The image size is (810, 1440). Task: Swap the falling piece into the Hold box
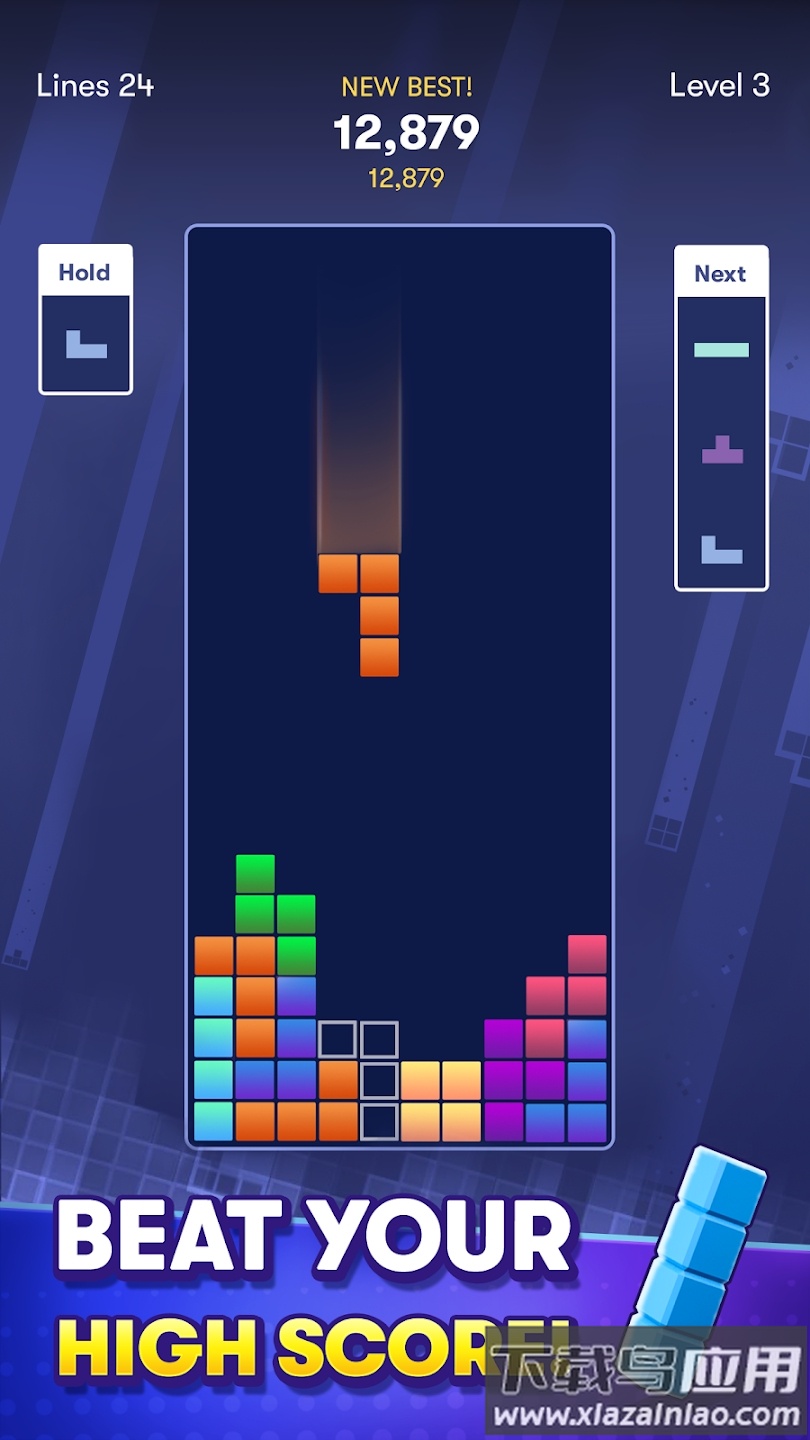pyautogui.click(x=86, y=320)
